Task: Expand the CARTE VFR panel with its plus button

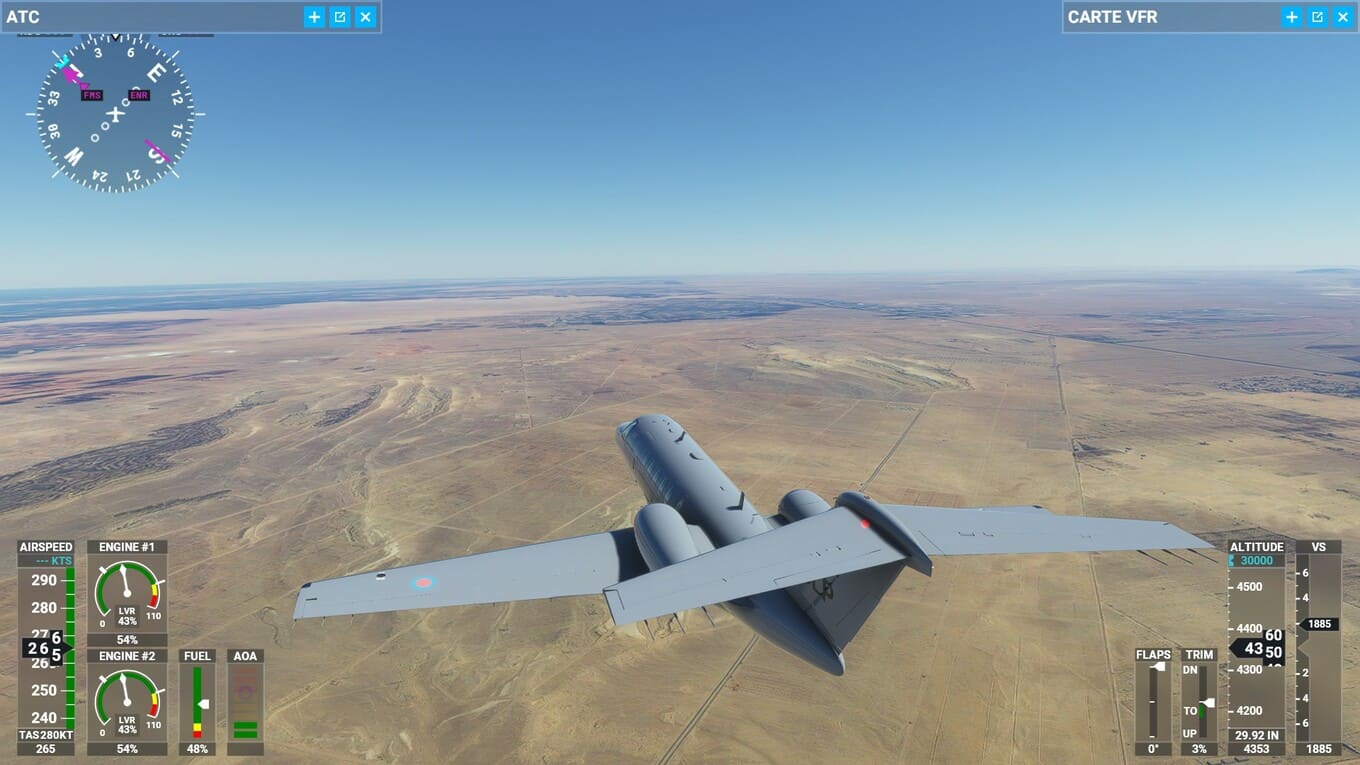Action: 1292,17
